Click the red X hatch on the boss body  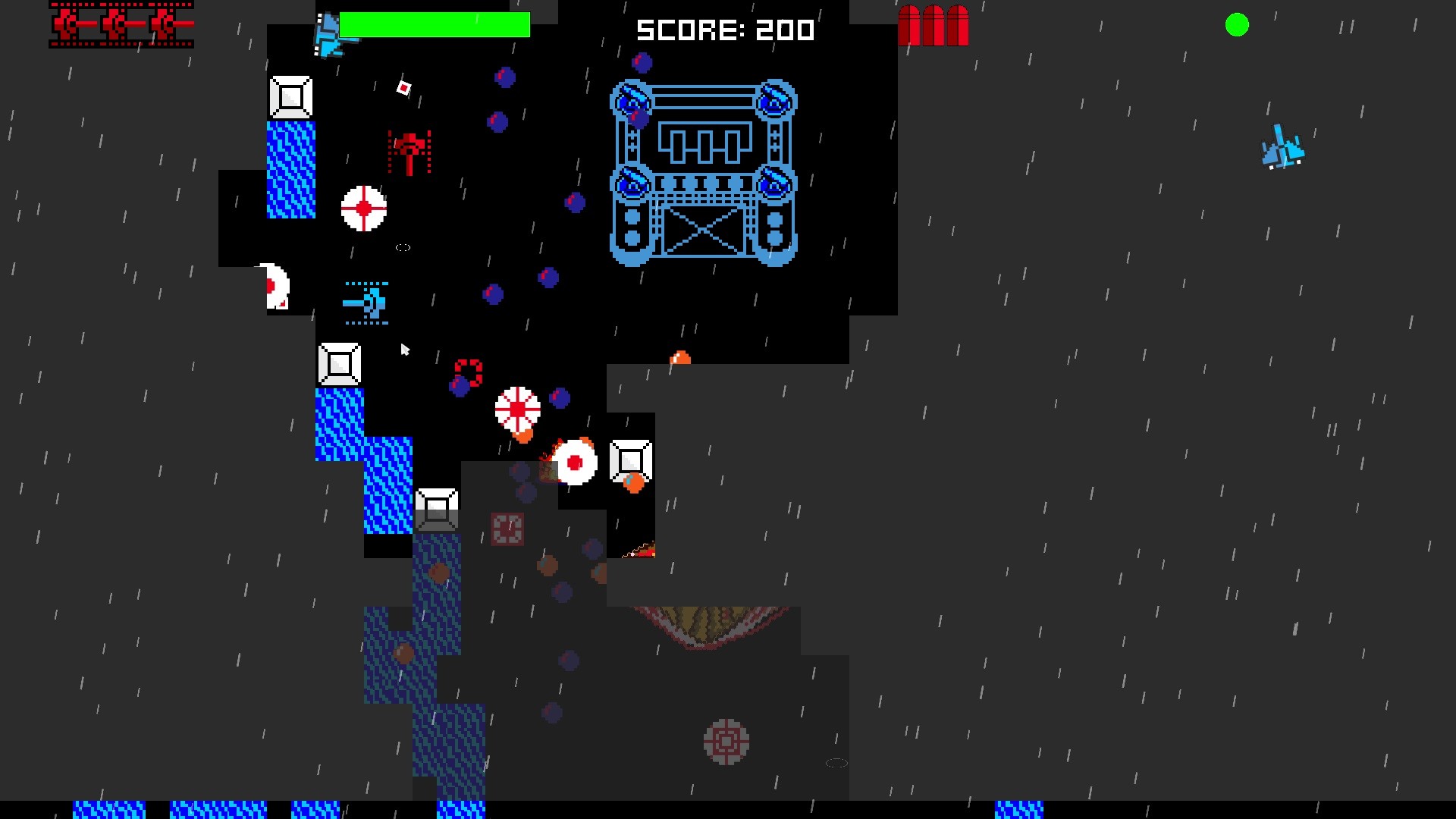(x=704, y=229)
